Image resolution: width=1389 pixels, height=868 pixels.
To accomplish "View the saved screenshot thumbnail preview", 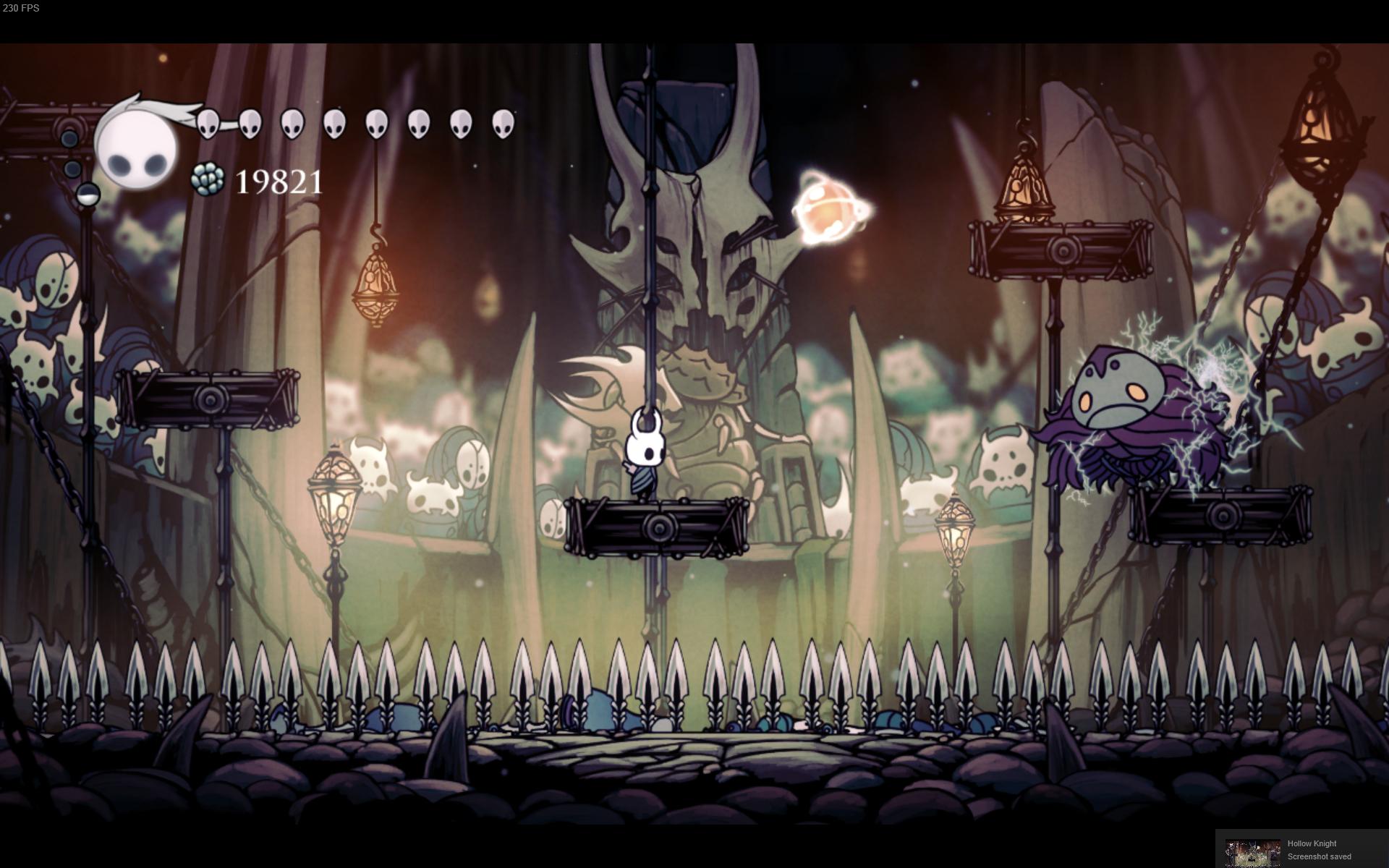I will click(1252, 852).
